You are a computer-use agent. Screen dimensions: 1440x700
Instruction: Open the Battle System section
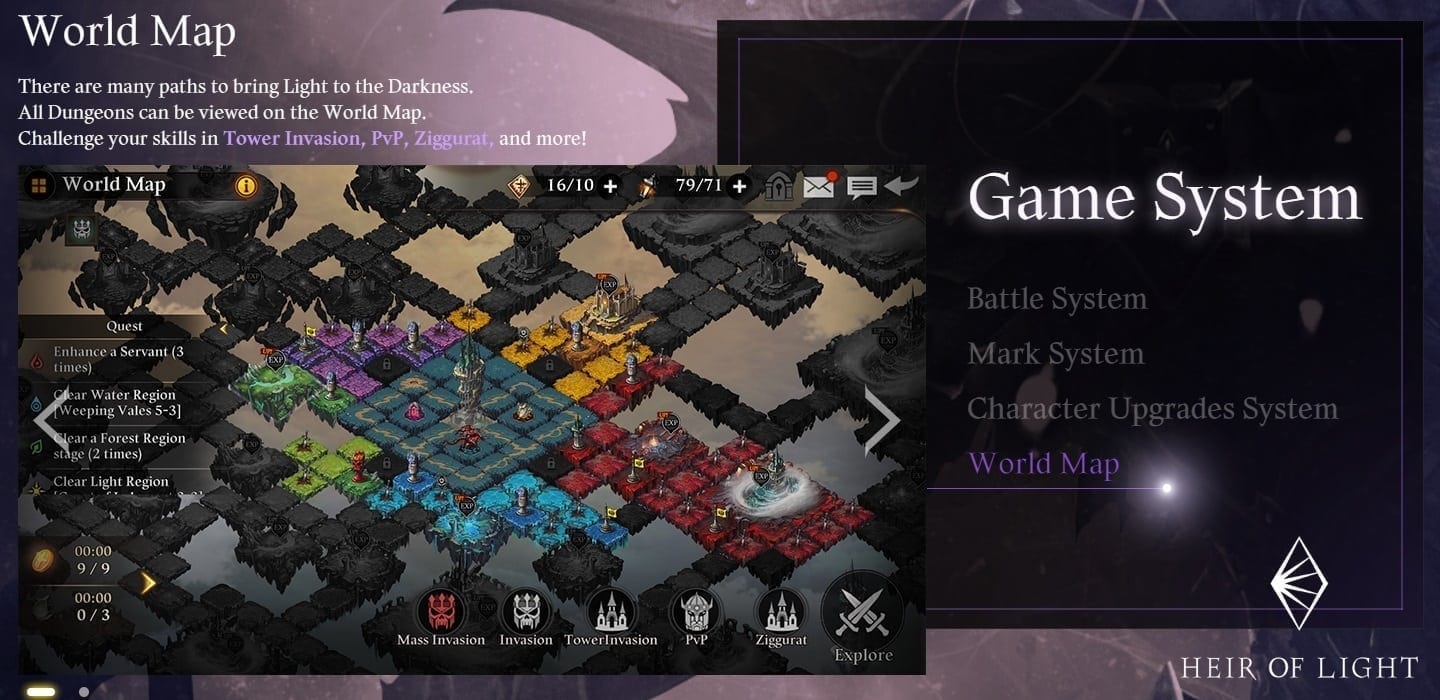point(1056,299)
